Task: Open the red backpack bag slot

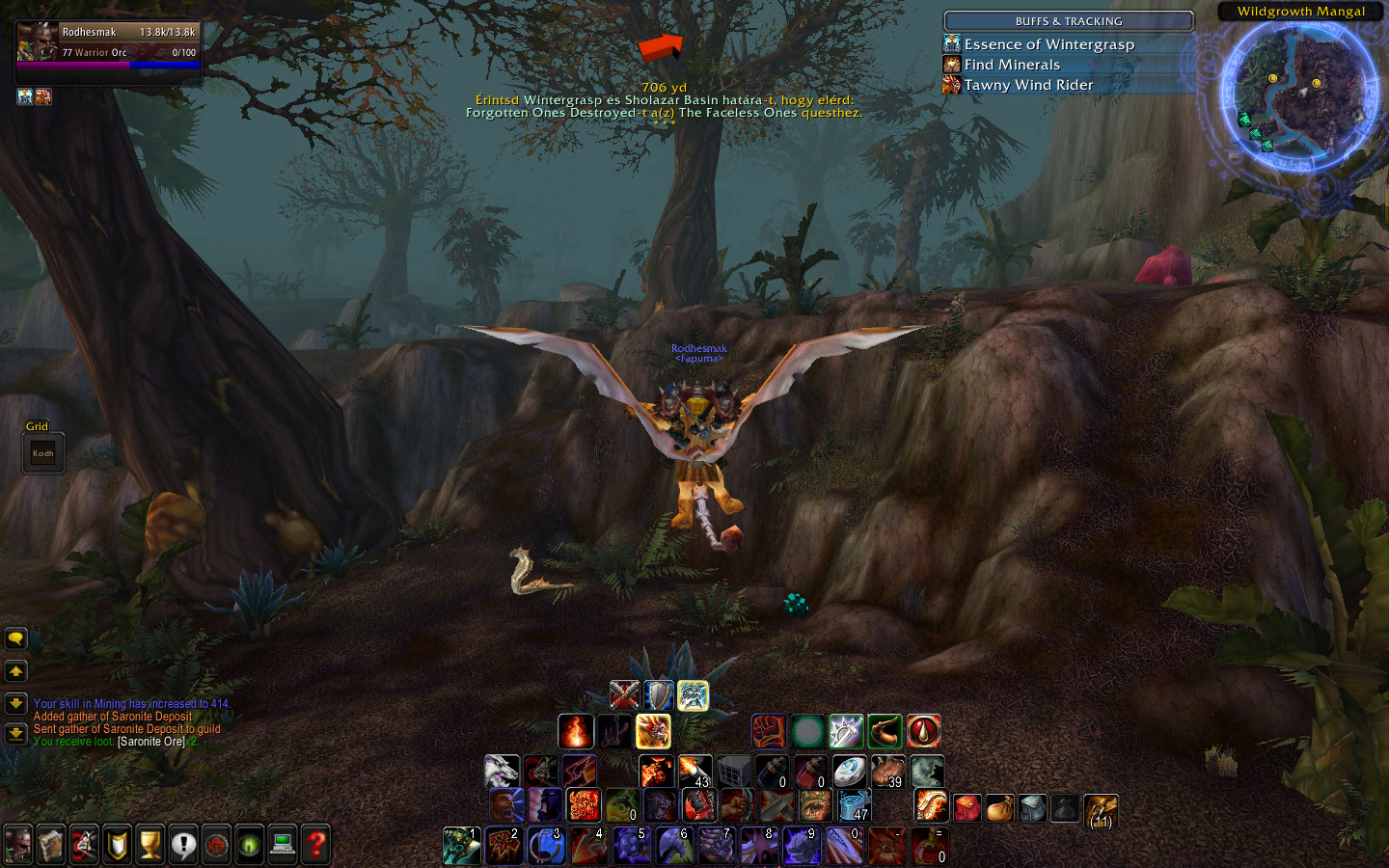Action: pos(967,807)
